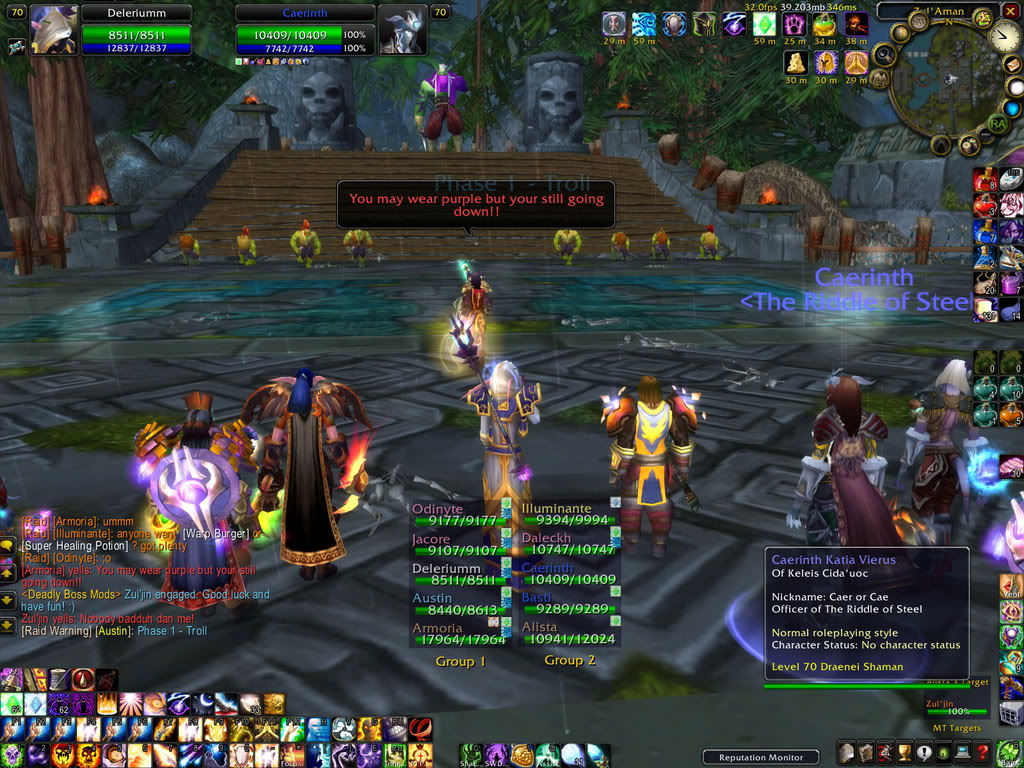
Task: Open the red question mark help button
Action: (x=984, y=752)
